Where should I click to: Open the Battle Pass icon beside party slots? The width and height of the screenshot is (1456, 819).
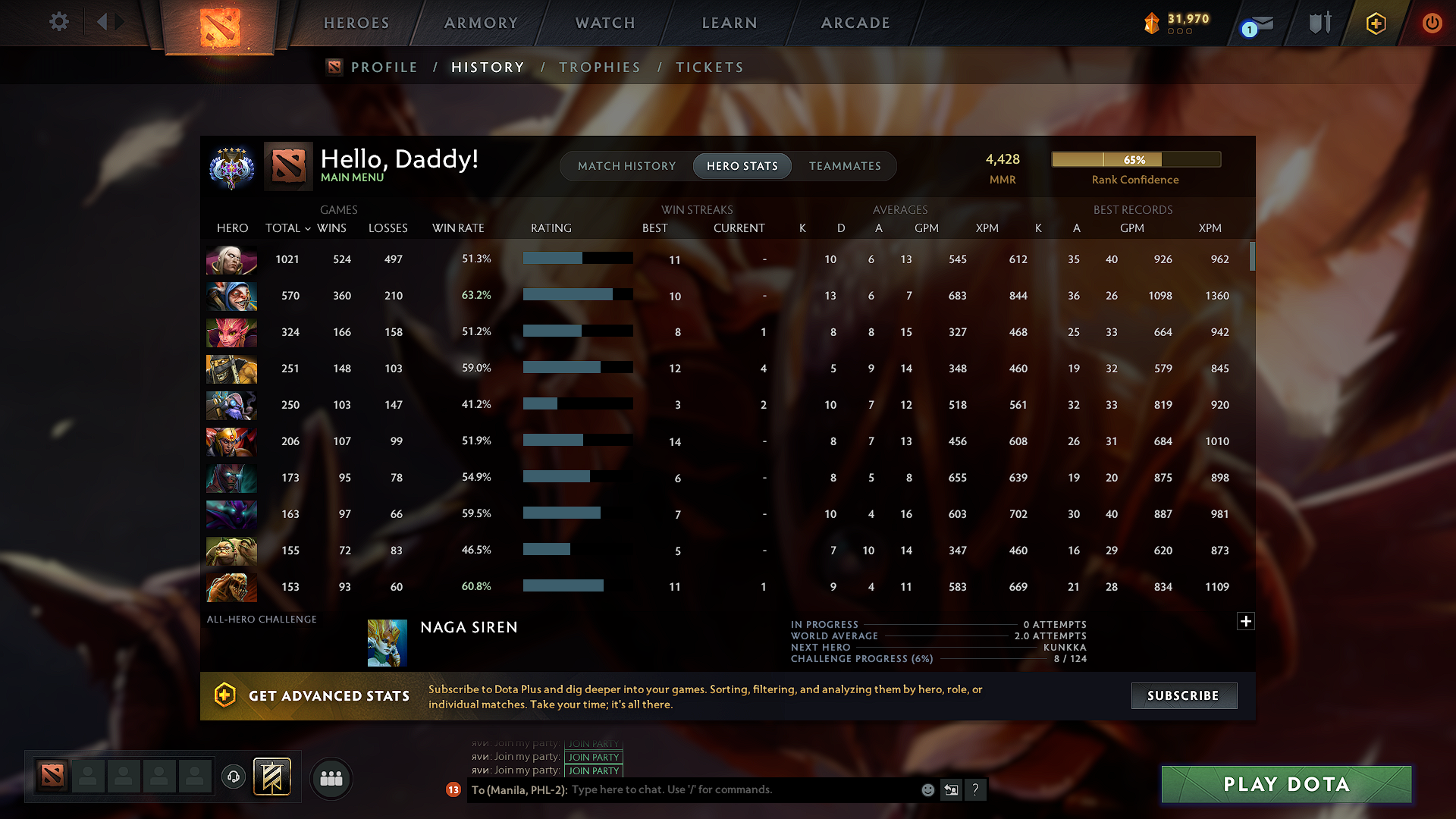(x=271, y=777)
